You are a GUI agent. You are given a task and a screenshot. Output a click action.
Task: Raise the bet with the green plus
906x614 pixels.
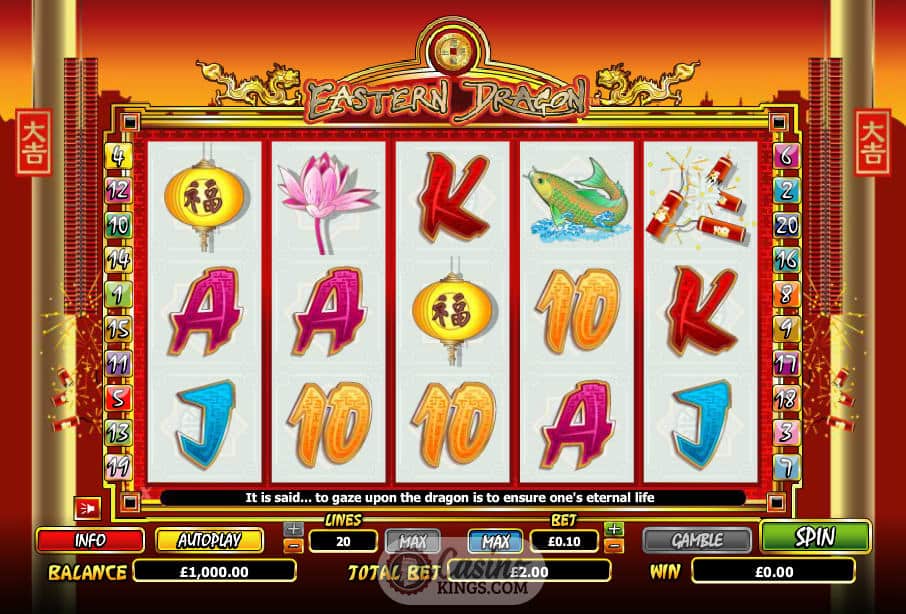(614, 528)
